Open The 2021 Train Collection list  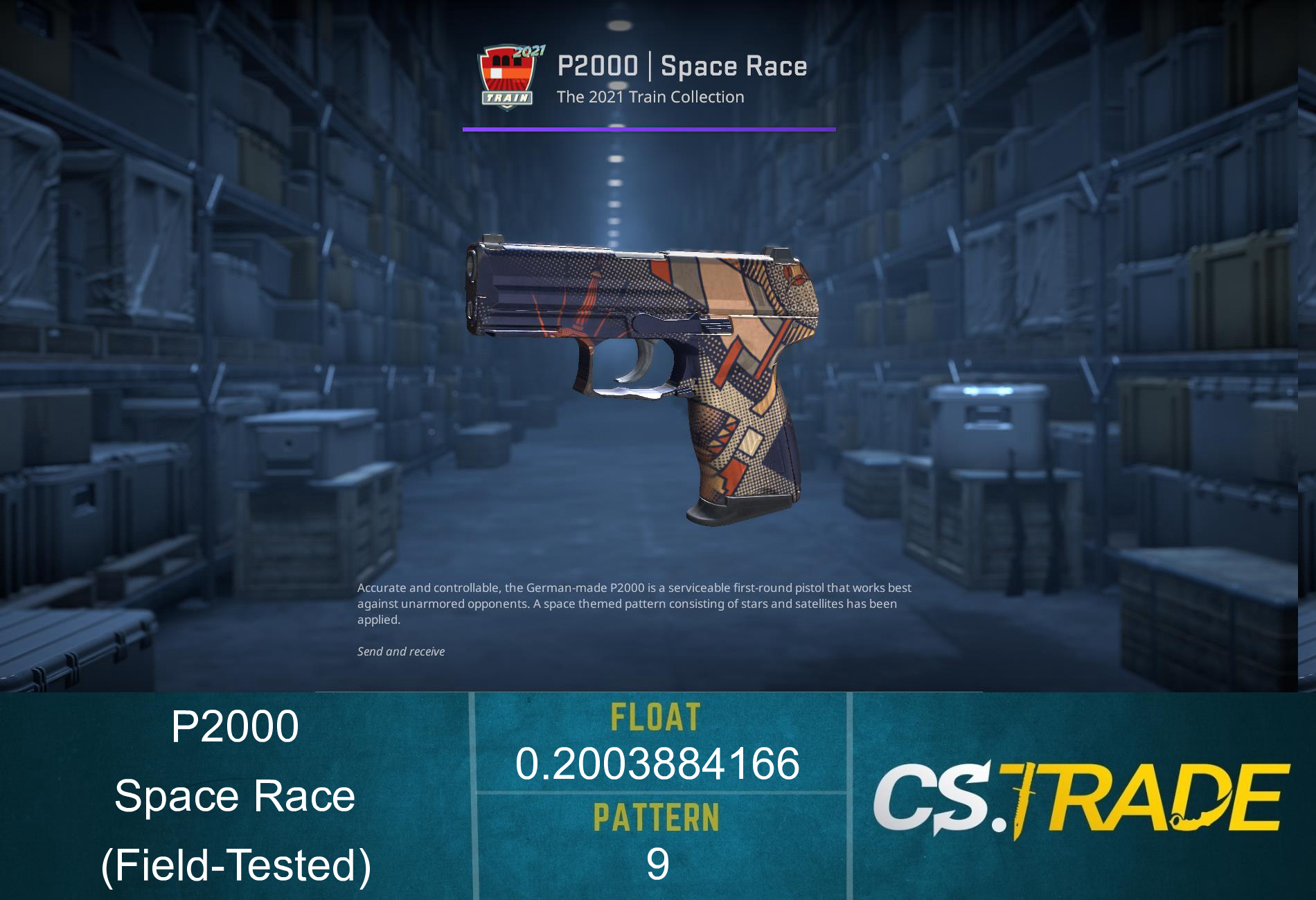click(x=650, y=97)
